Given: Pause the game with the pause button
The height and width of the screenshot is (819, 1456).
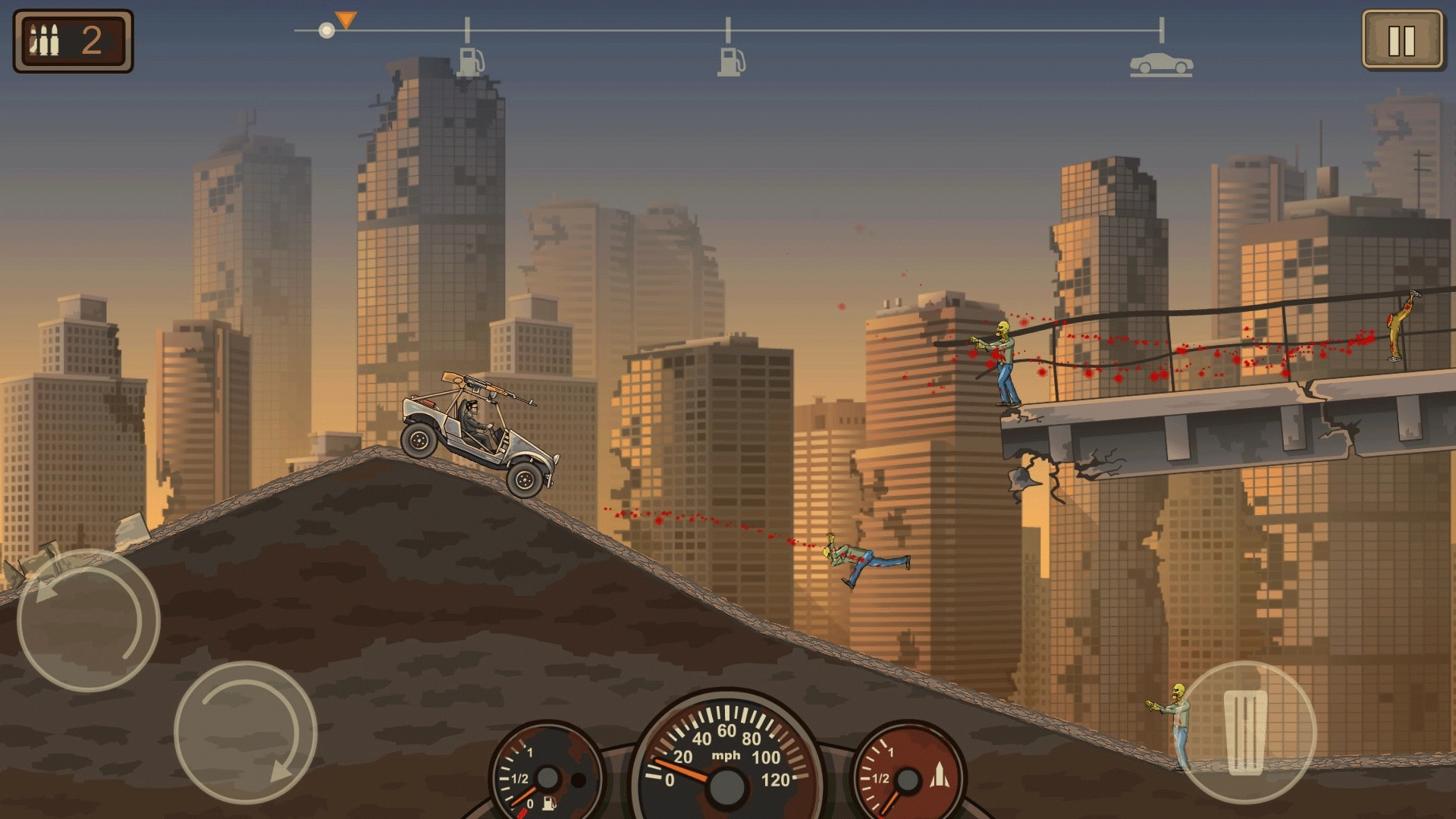Looking at the screenshot, I should pos(1401,41).
